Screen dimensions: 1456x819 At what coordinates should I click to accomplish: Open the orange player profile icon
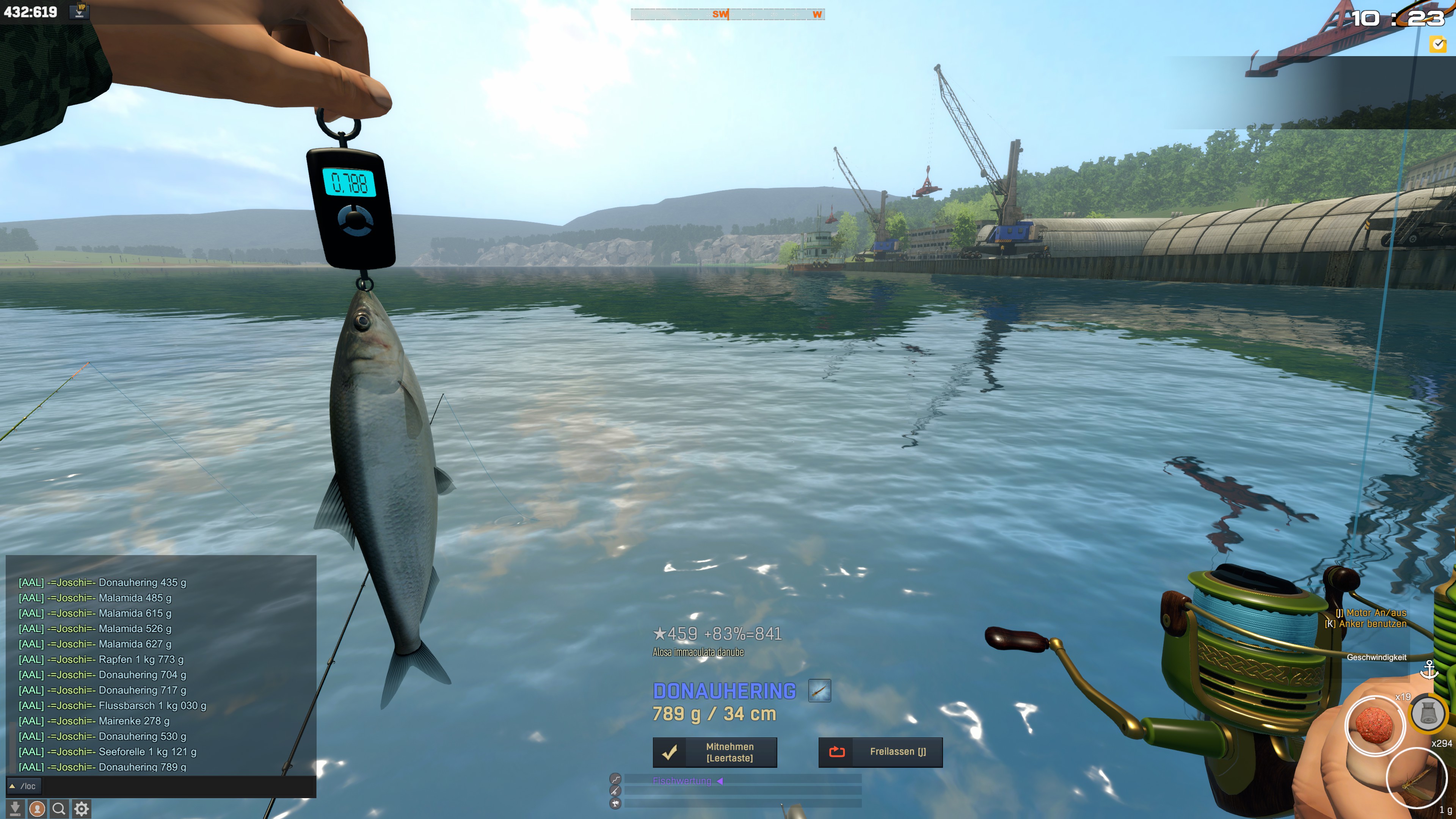[37, 809]
